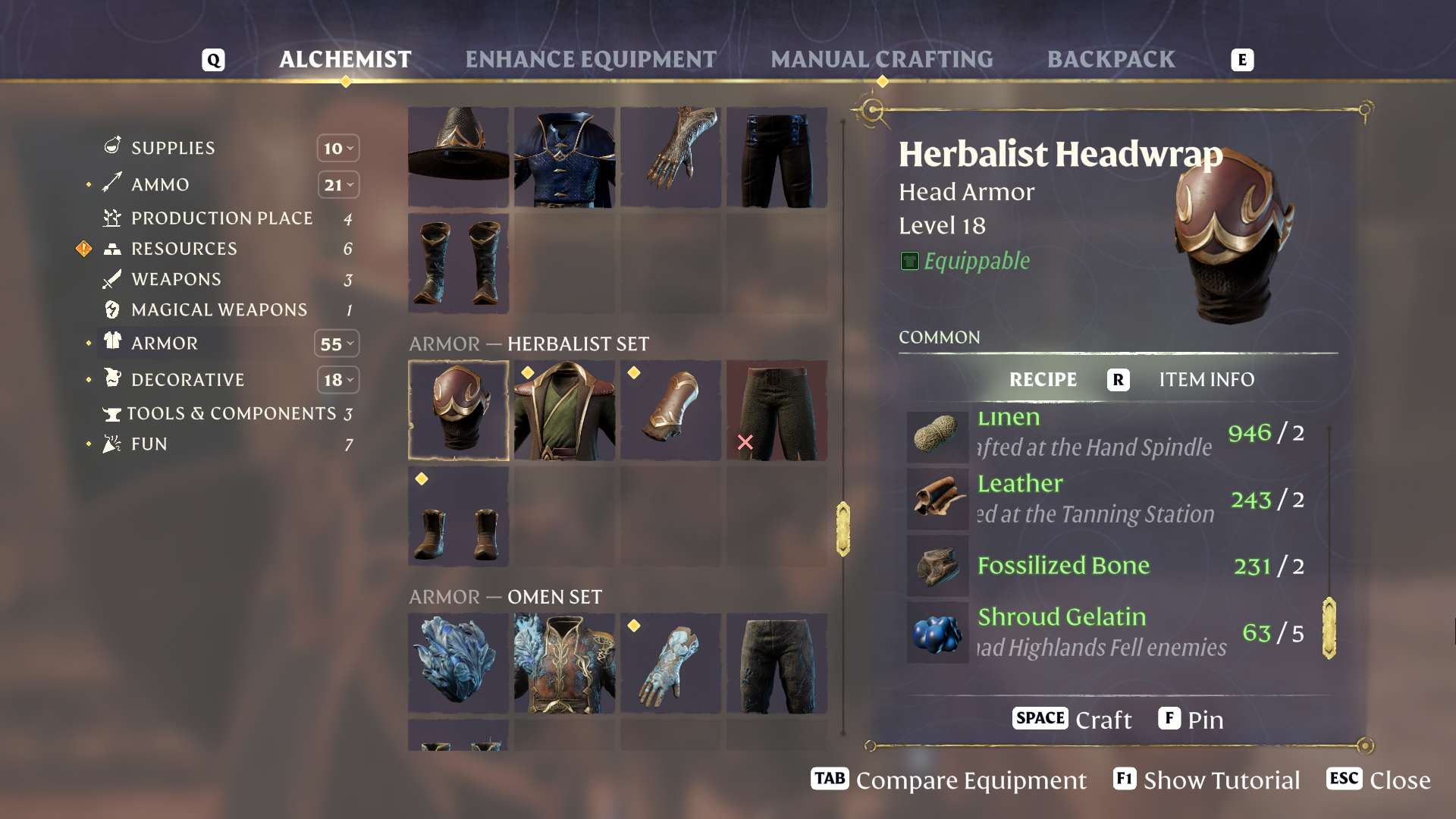Pick the Herbalist leather bracer recipe
The width and height of the screenshot is (1456, 819).
(670, 410)
